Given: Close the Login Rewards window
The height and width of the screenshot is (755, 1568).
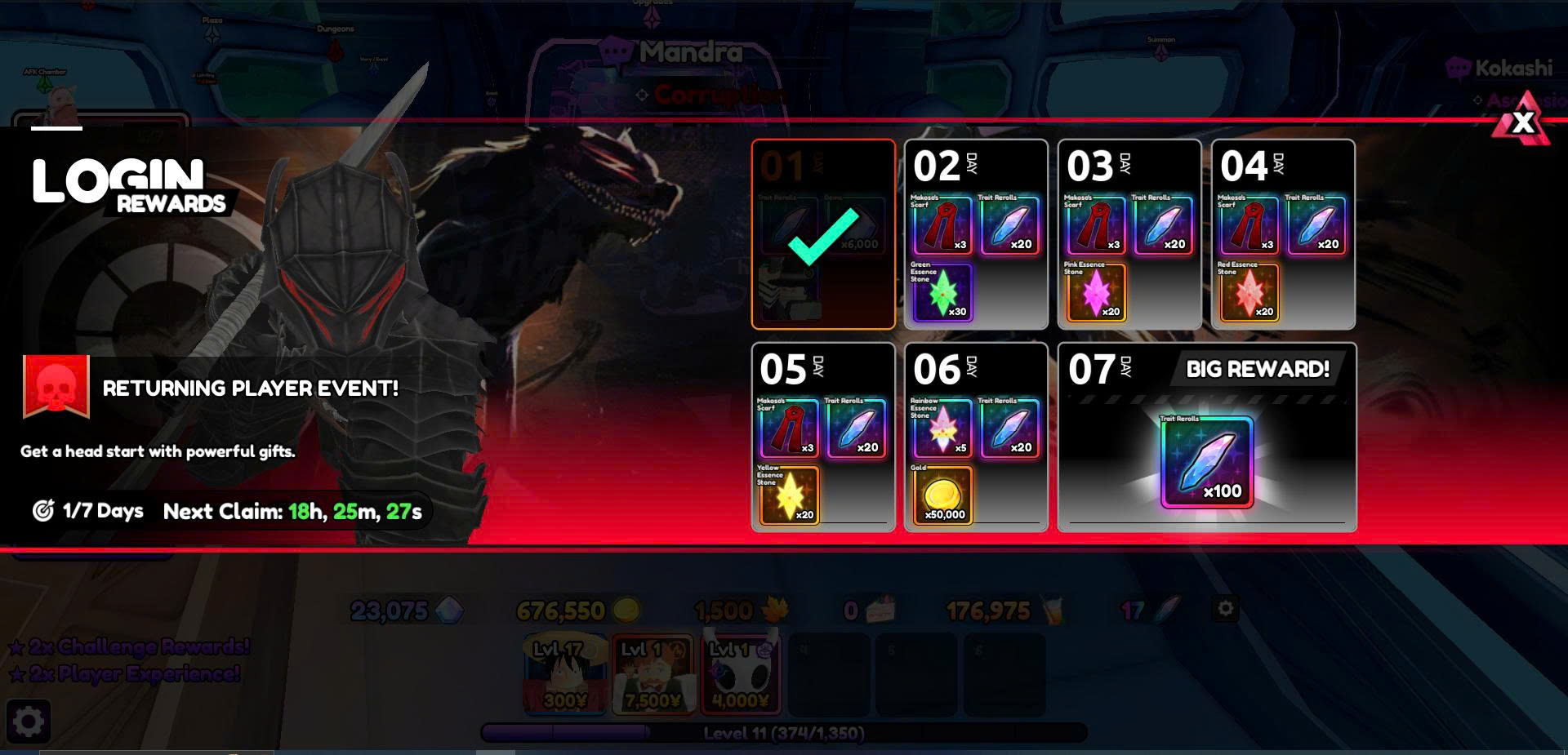Looking at the screenshot, I should pyautogui.click(x=1522, y=122).
